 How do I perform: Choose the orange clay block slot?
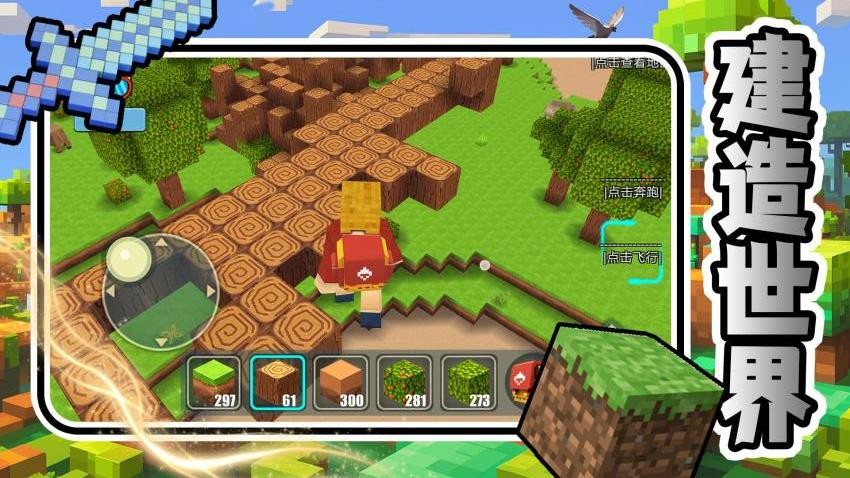[x=340, y=383]
